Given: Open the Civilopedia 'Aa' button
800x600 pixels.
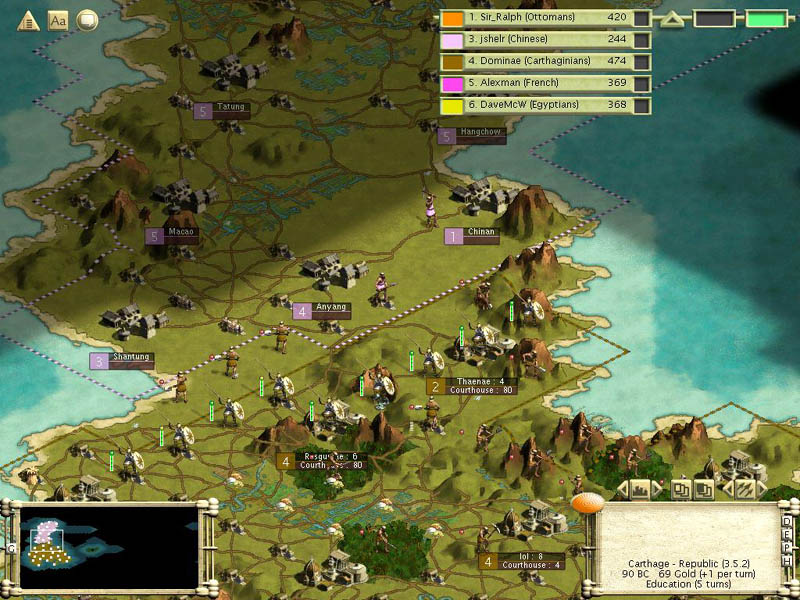Looking at the screenshot, I should (x=58, y=19).
